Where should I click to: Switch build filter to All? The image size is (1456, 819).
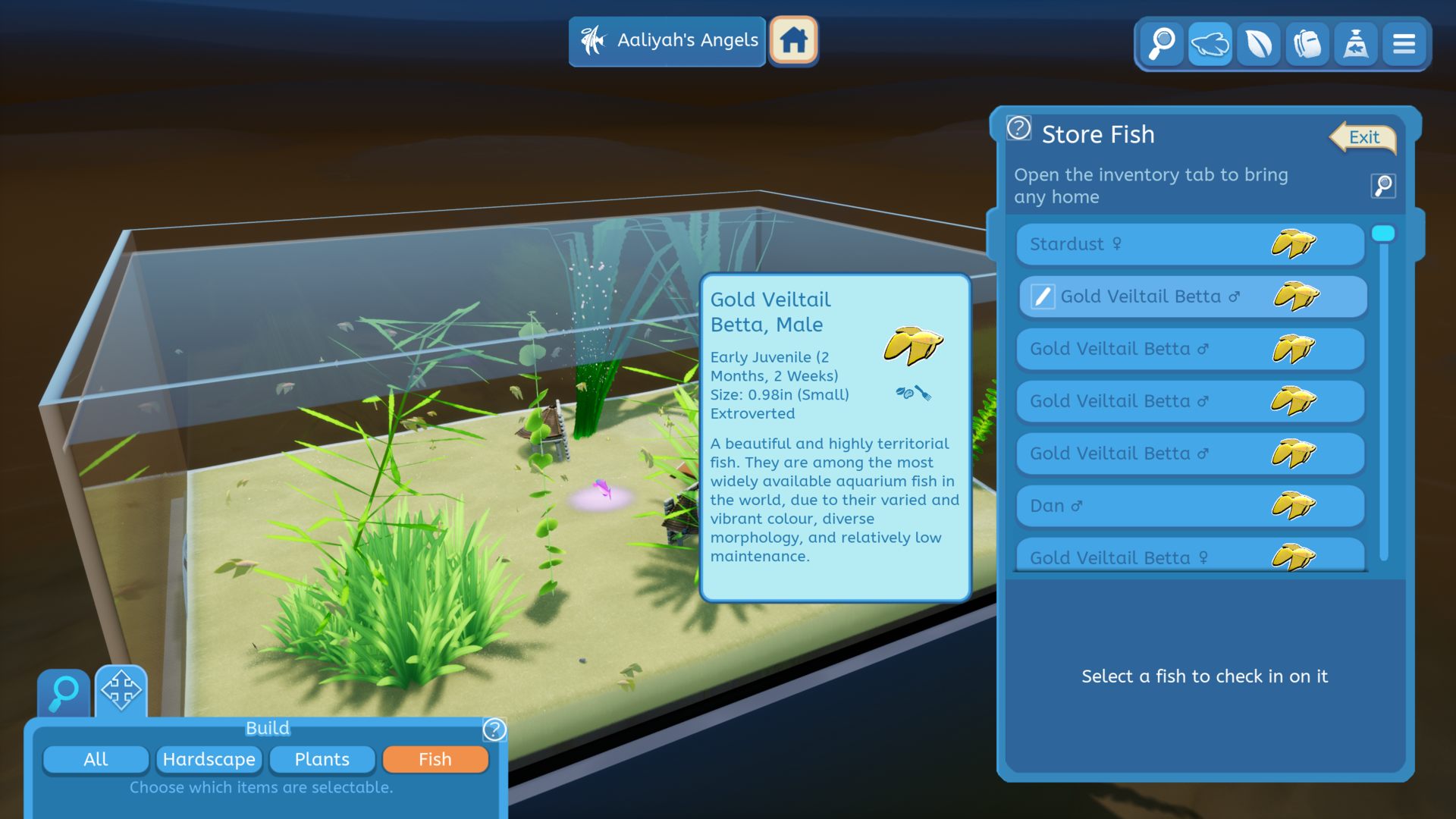tap(96, 759)
